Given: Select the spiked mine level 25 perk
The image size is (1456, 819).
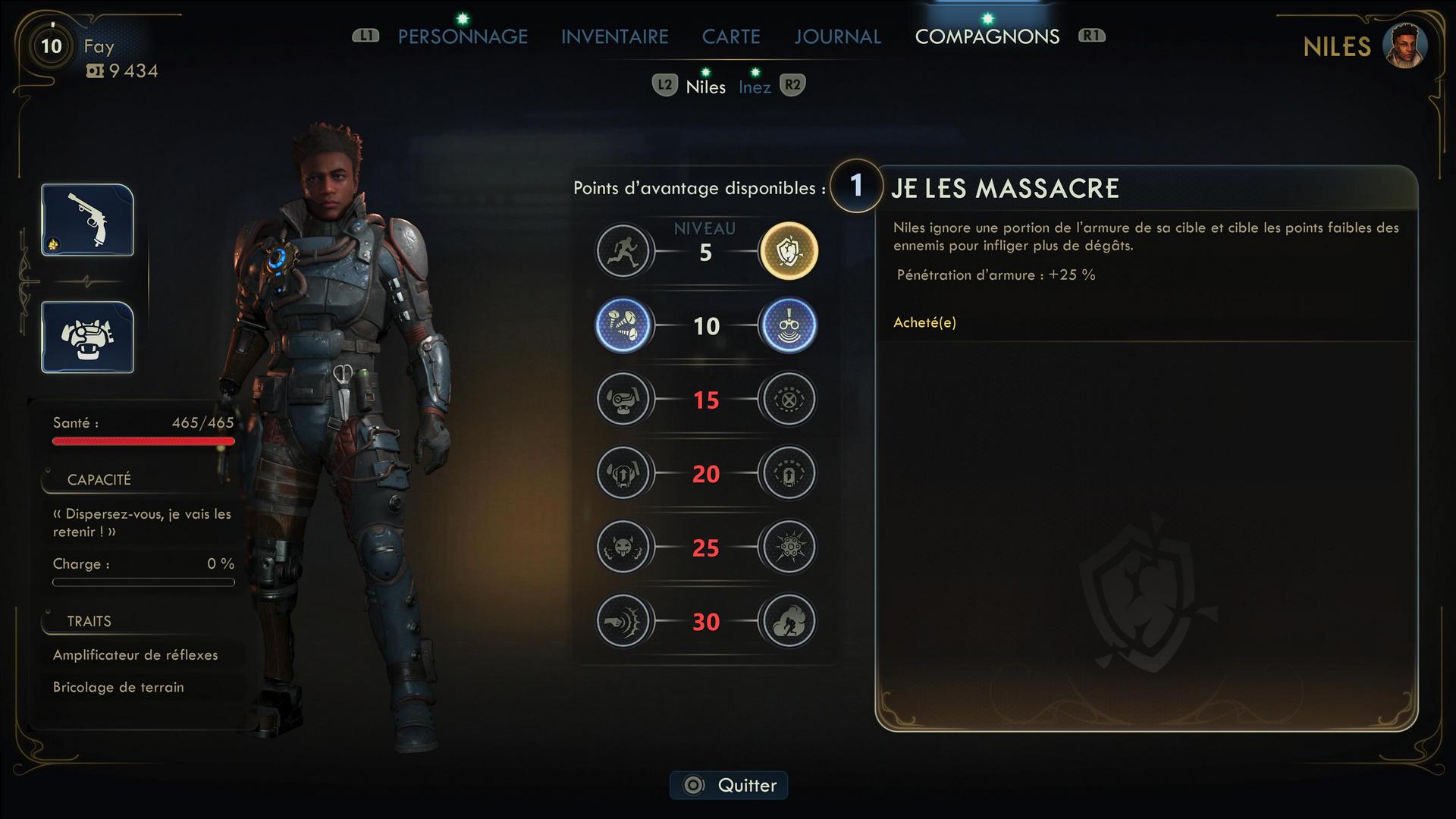Looking at the screenshot, I should point(789,547).
